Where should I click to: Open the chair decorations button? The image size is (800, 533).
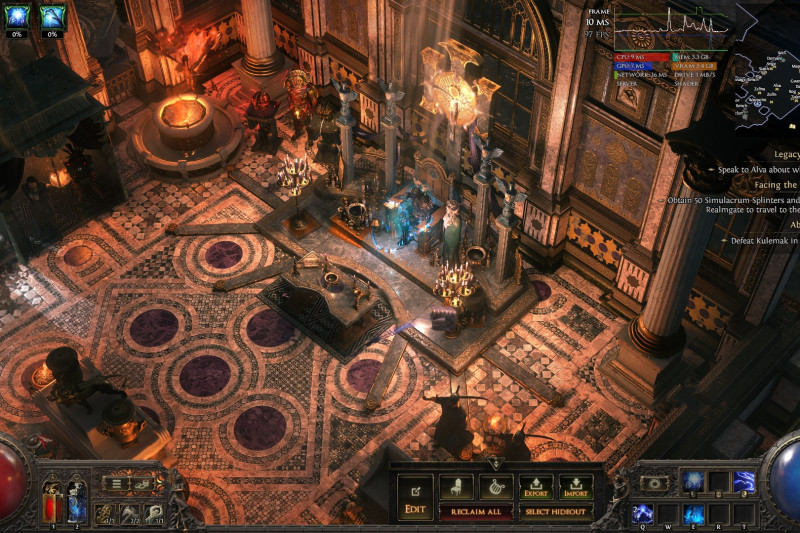point(456,487)
